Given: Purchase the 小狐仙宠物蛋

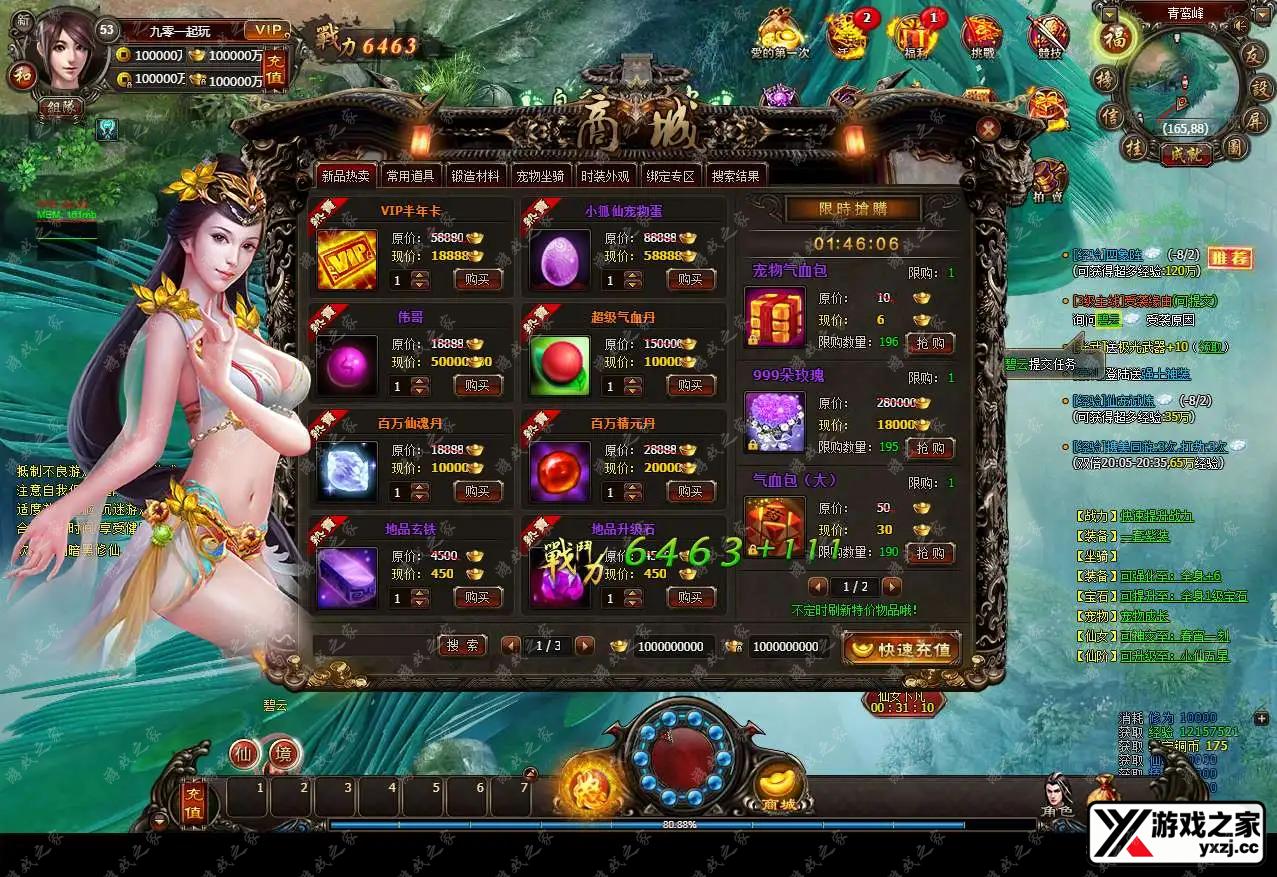Looking at the screenshot, I should click(690, 279).
